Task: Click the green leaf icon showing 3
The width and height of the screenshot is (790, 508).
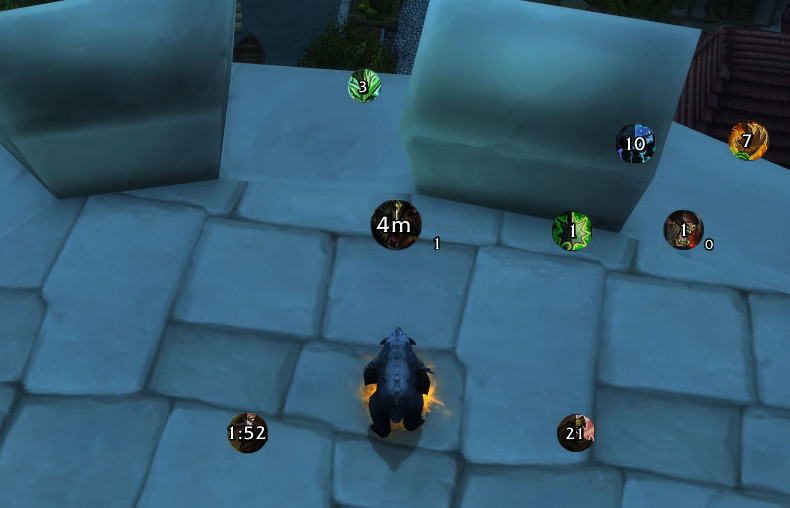Action: pos(364,86)
